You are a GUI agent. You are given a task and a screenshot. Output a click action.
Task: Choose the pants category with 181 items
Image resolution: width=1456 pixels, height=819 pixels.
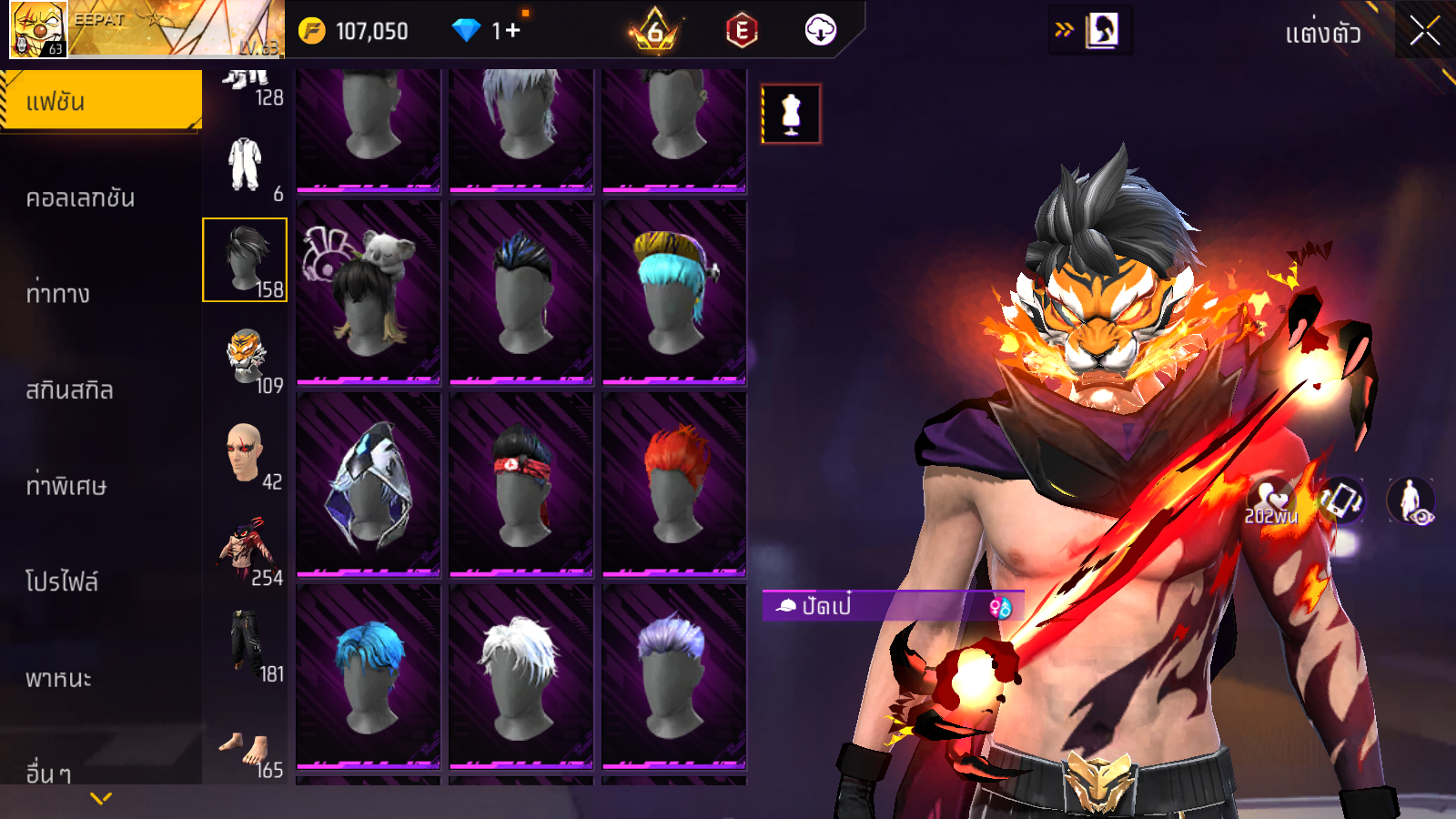point(246,645)
